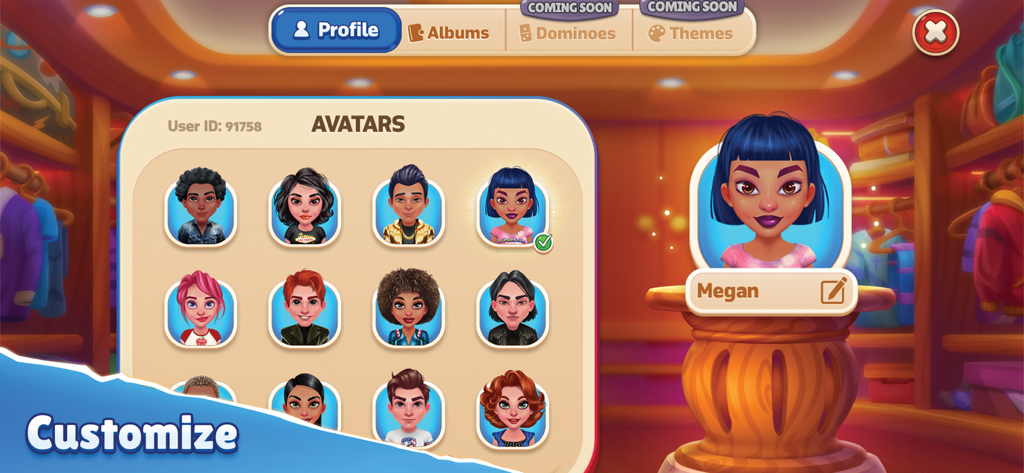Image resolution: width=1024 pixels, height=473 pixels.
Task: Open the Themes tab
Action: point(690,33)
